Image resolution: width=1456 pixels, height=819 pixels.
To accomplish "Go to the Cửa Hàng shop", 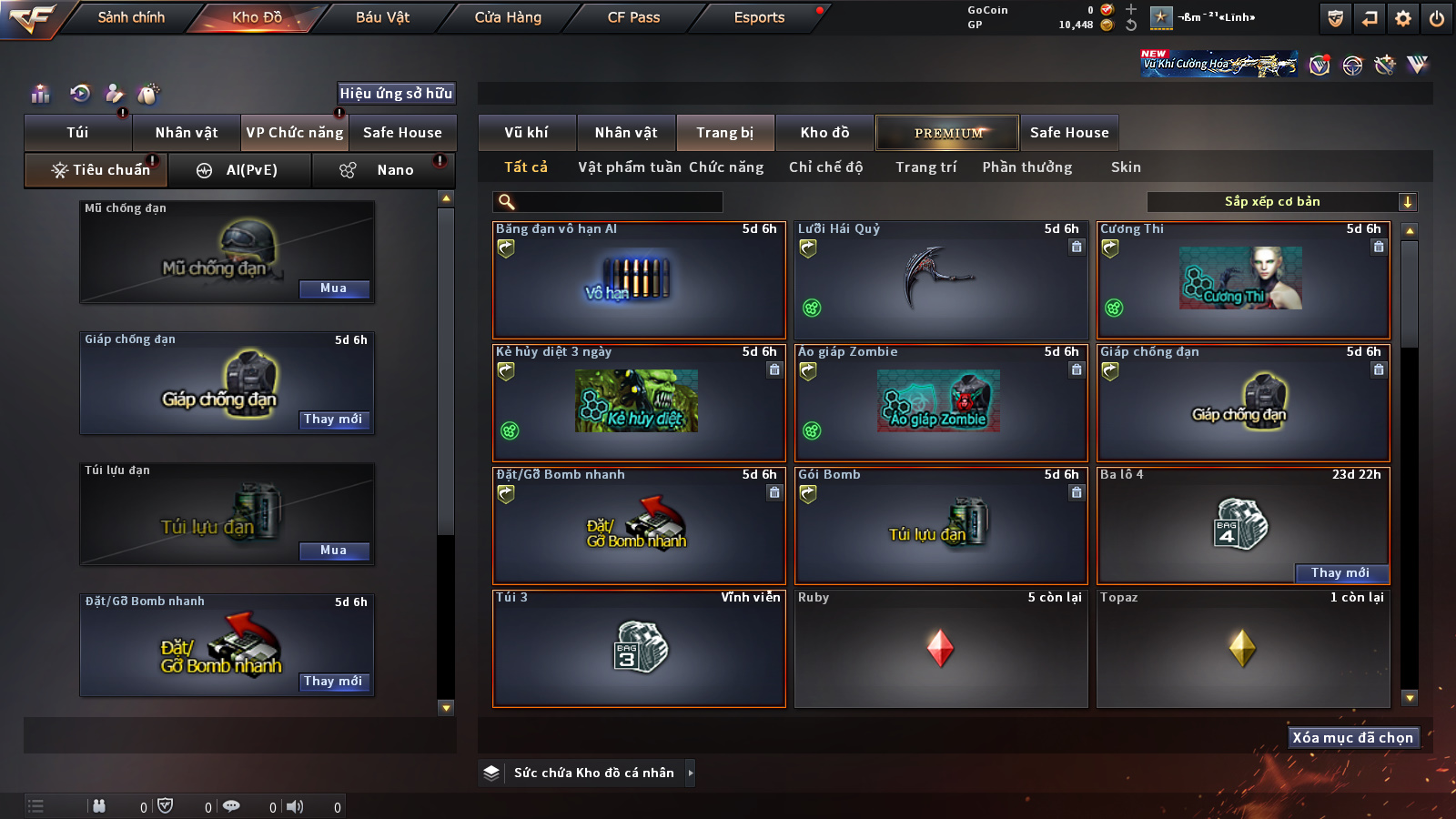I will click(508, 17).
